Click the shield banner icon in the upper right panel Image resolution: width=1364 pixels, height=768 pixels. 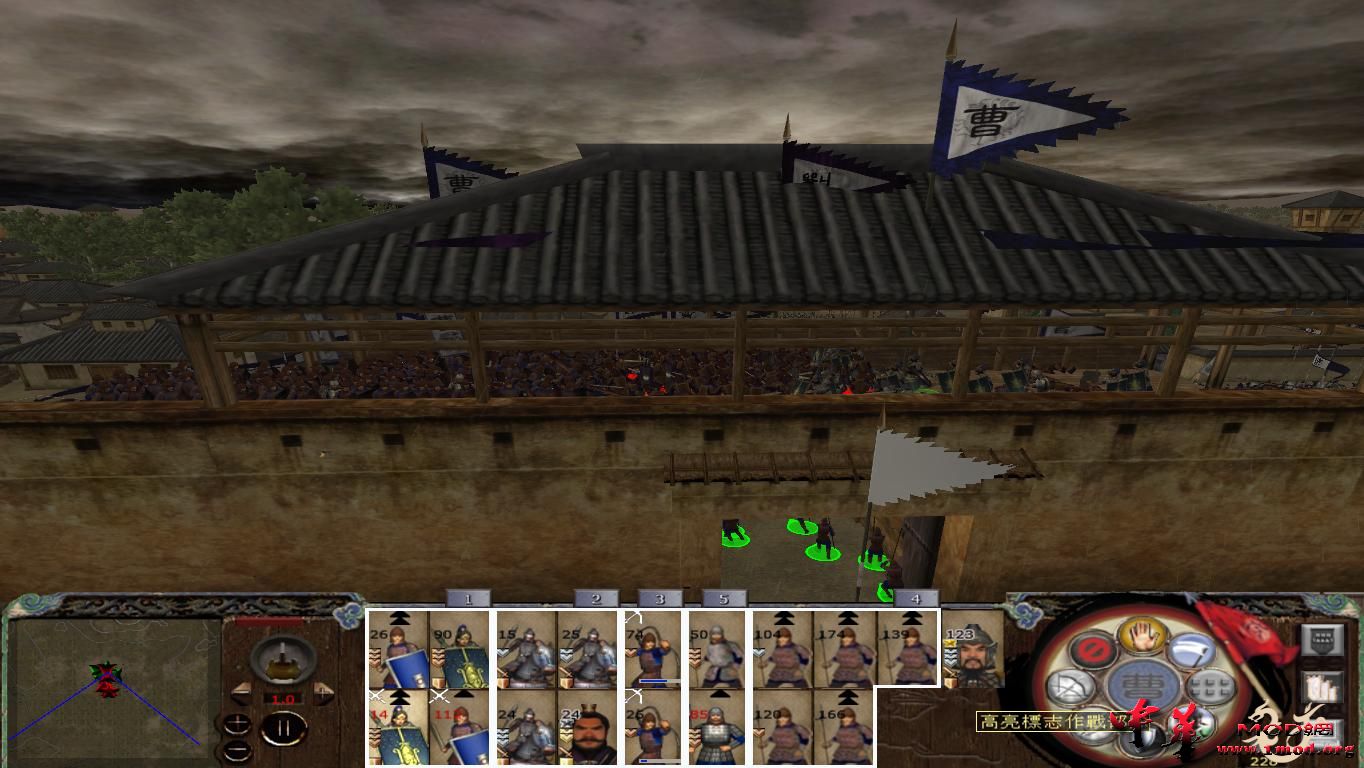(1321, 640)
